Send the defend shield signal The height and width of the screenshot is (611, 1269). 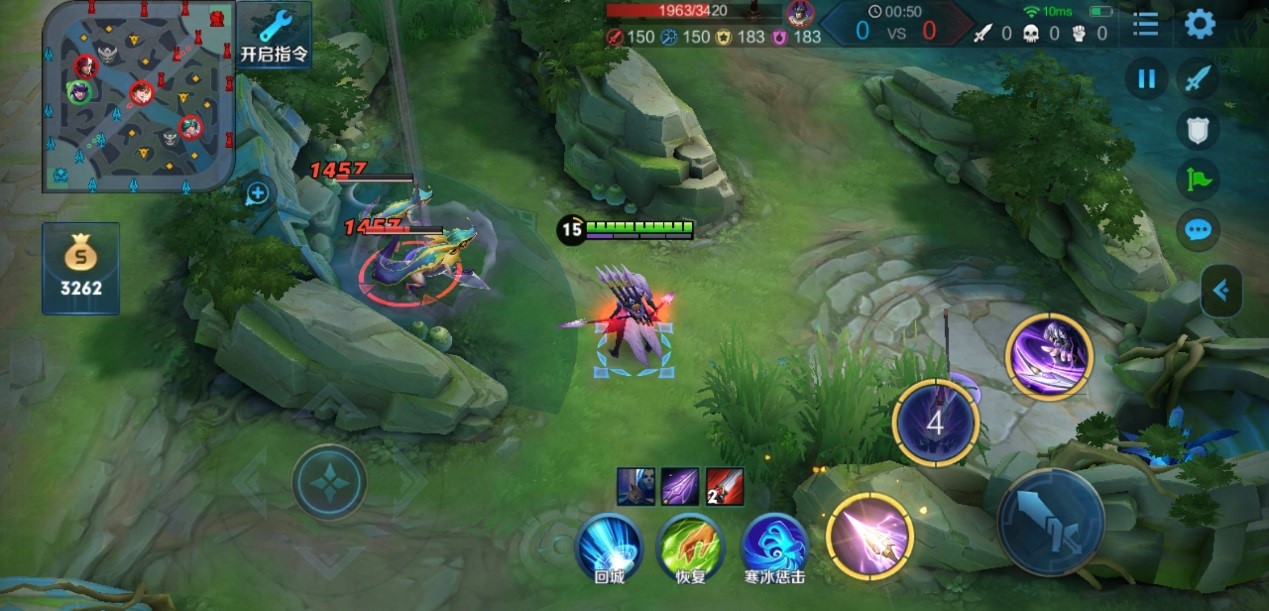point(1198,130)
